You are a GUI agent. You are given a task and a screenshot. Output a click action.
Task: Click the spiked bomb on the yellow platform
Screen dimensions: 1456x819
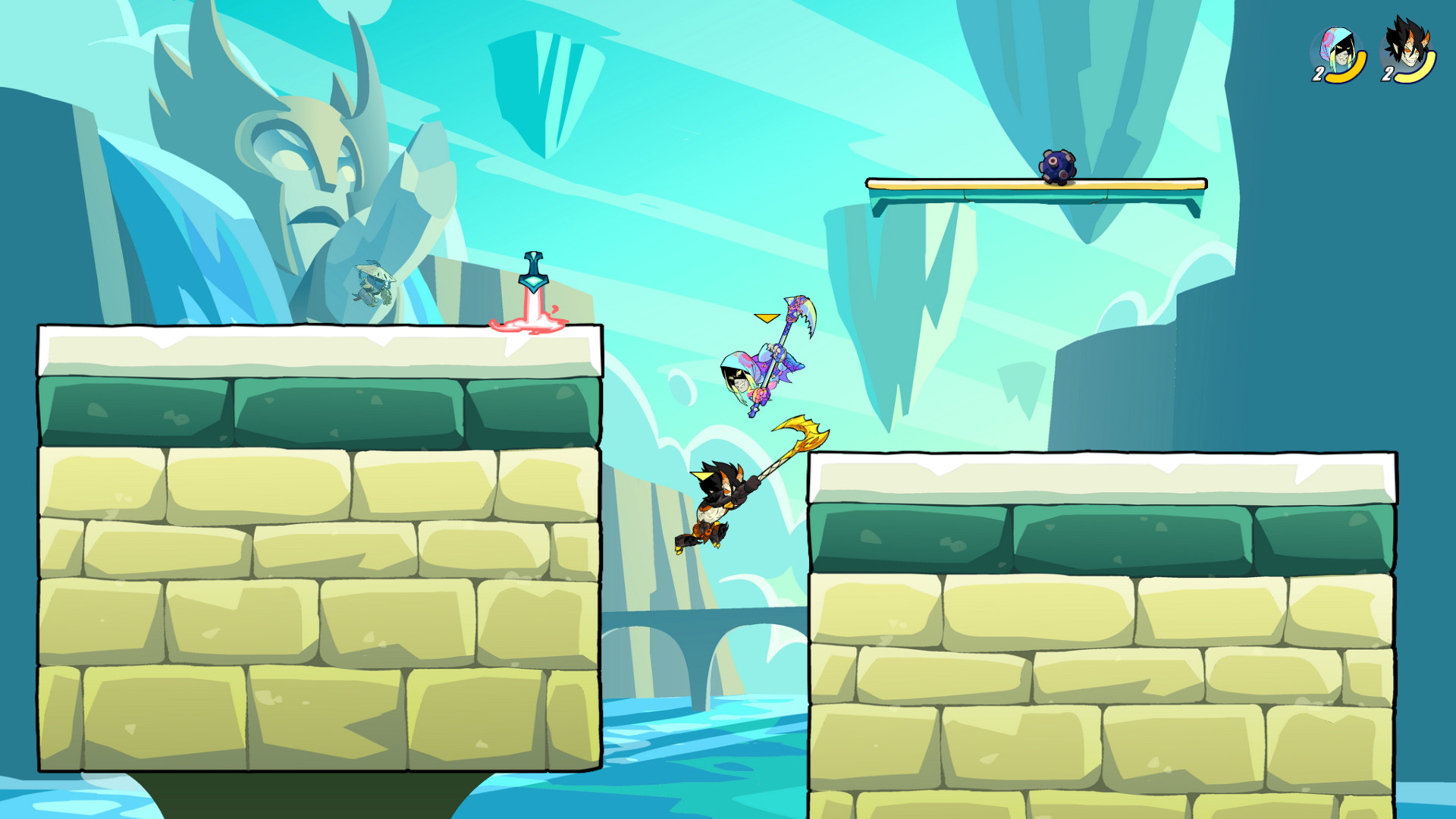1056,165
